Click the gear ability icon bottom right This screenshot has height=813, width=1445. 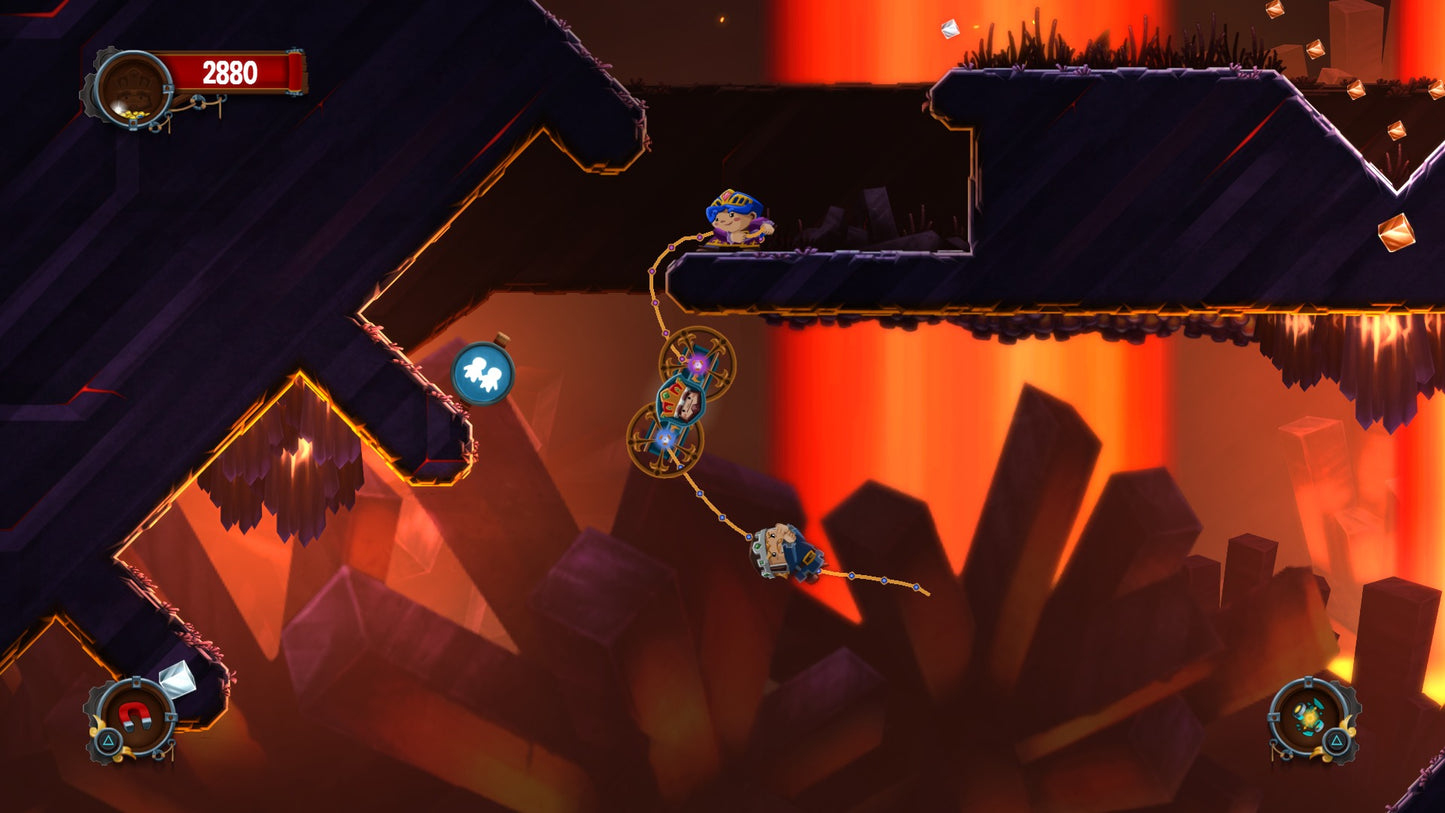[x=1310, y=716]
